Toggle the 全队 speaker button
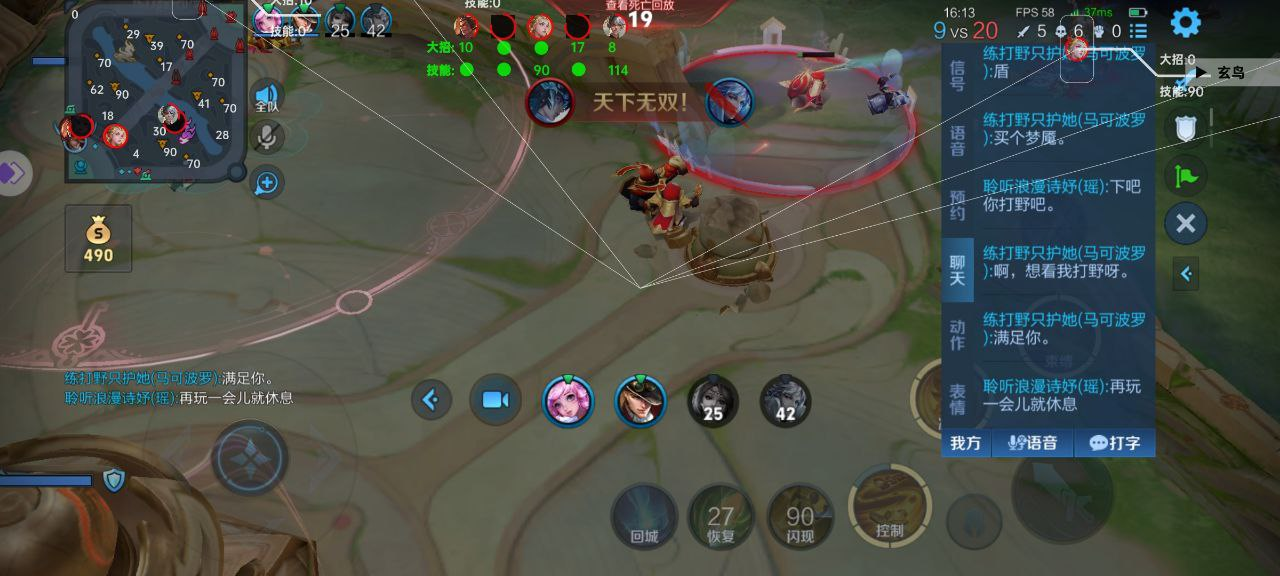Viewport: 1280px width, 576px height. [x=266, y=96]
